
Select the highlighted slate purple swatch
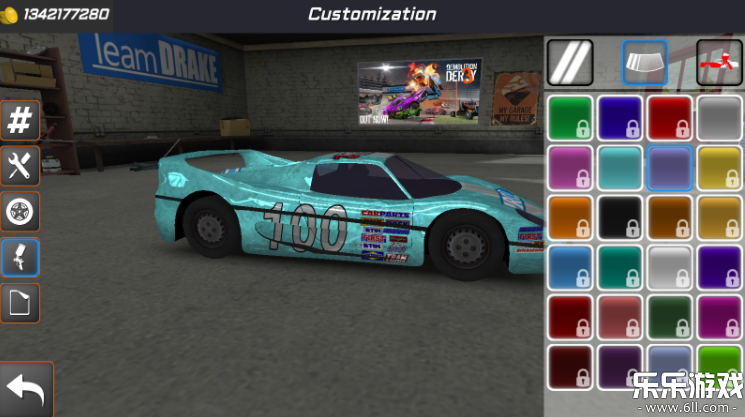pyautogui.click(x=669, y=167)
